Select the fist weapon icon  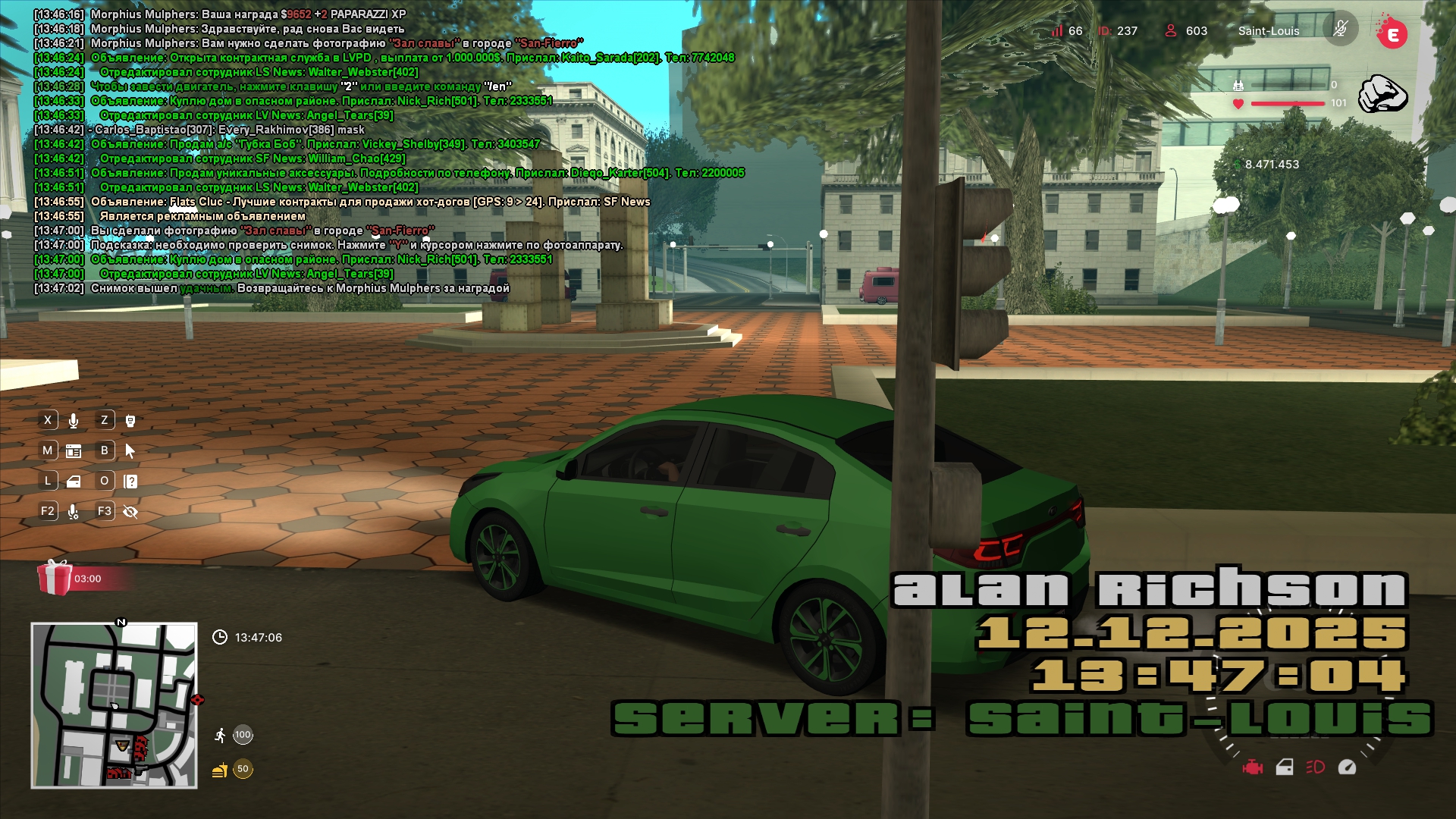(1382, 94)
